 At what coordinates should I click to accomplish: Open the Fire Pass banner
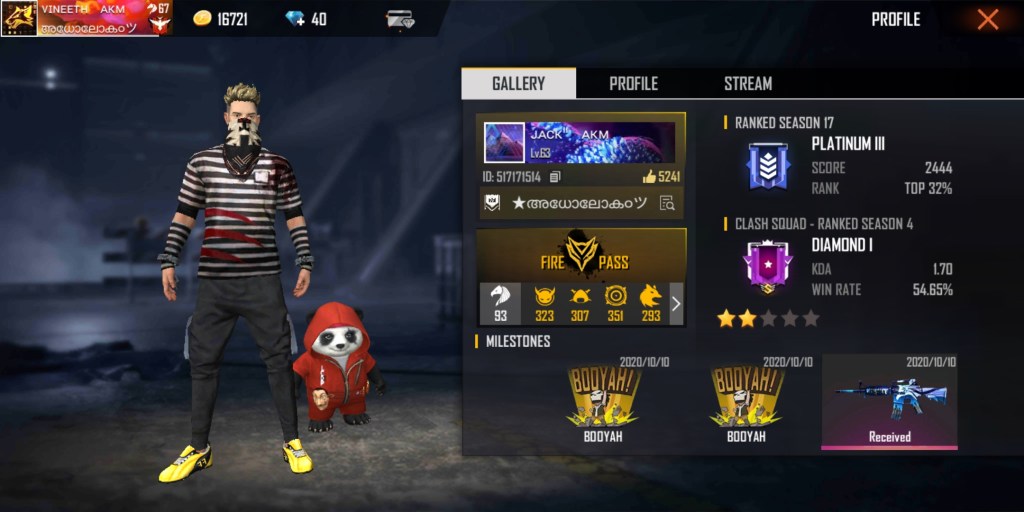581,254
